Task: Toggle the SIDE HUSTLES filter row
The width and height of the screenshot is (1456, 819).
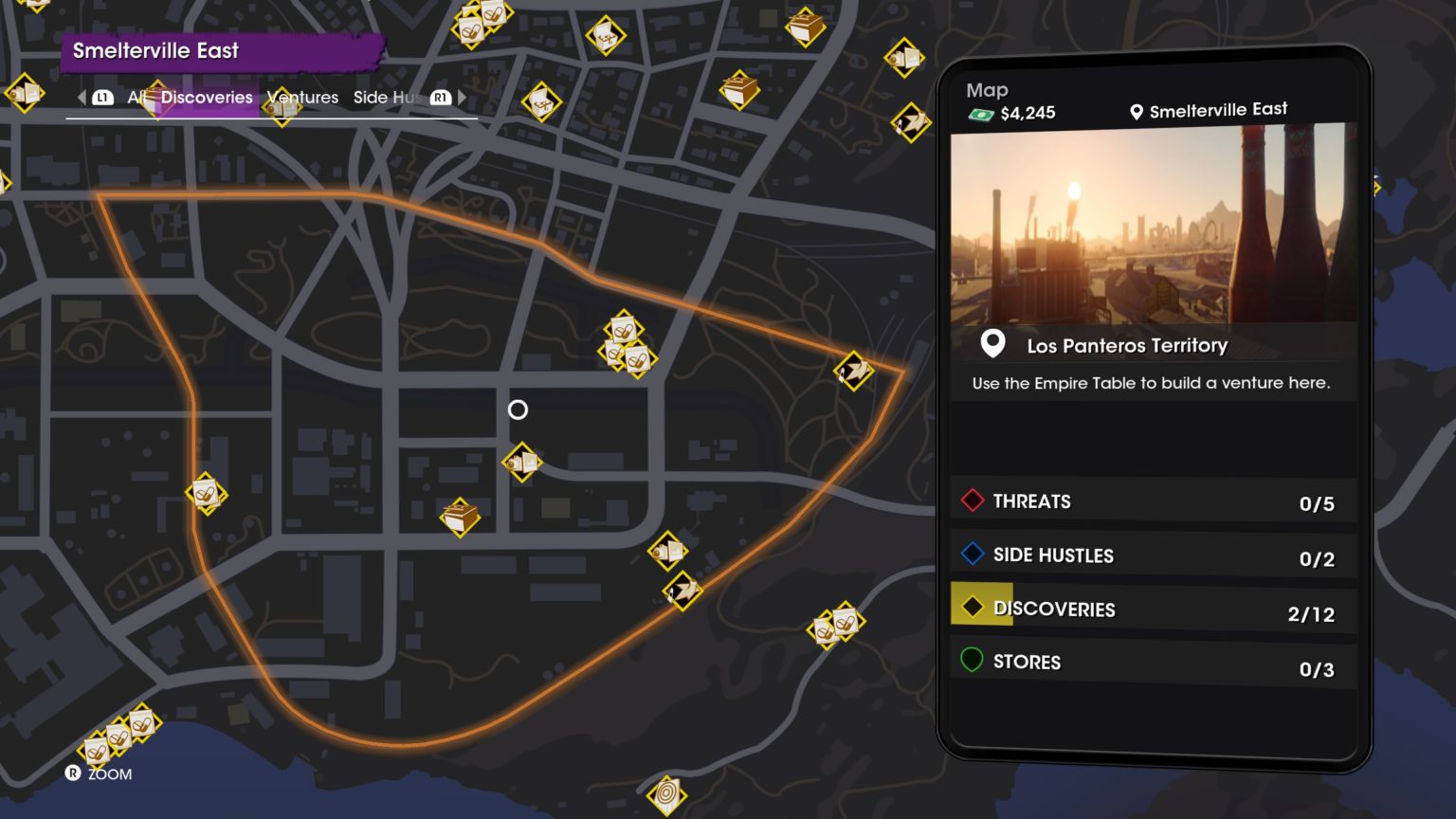Action: (1152, 555)
